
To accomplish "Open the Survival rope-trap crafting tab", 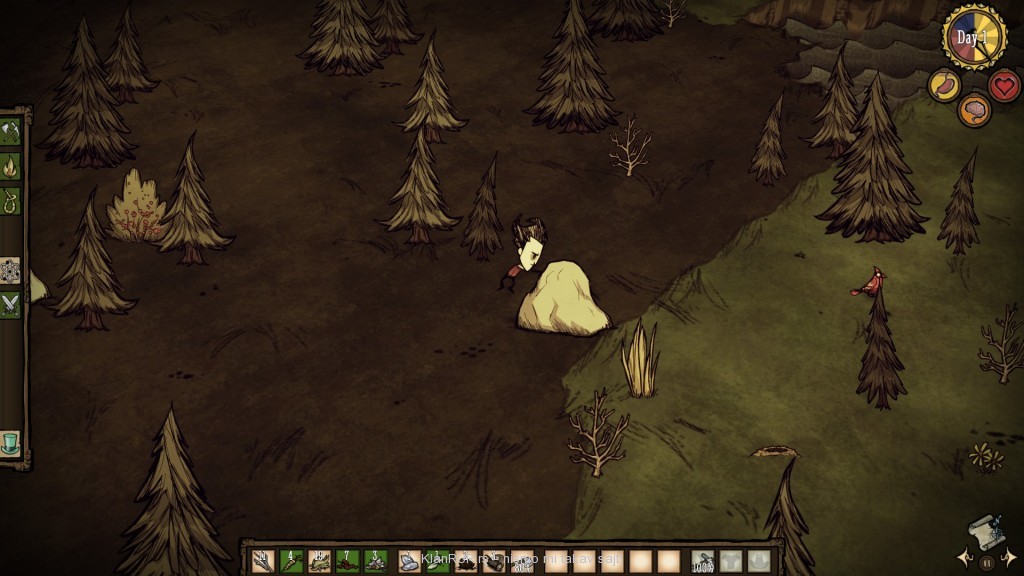I will (11, 200).
